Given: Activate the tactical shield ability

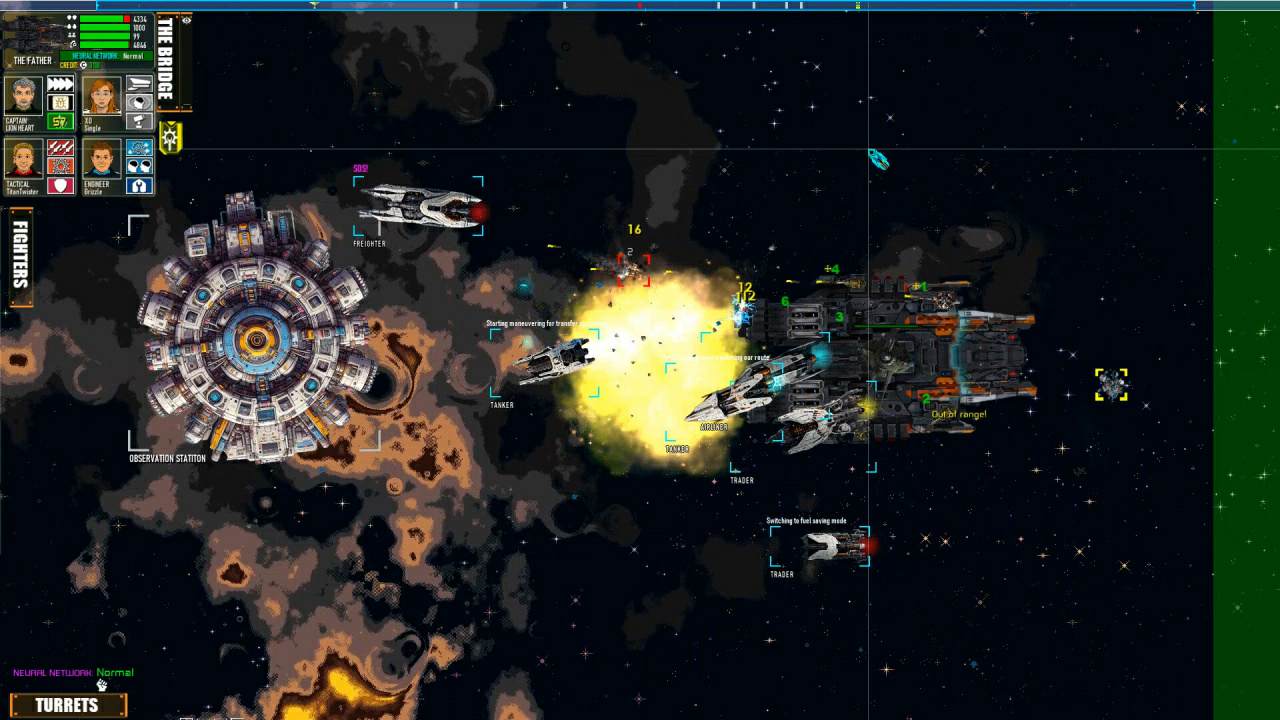Looking at the screenshot, I should (x=60, y=185).
